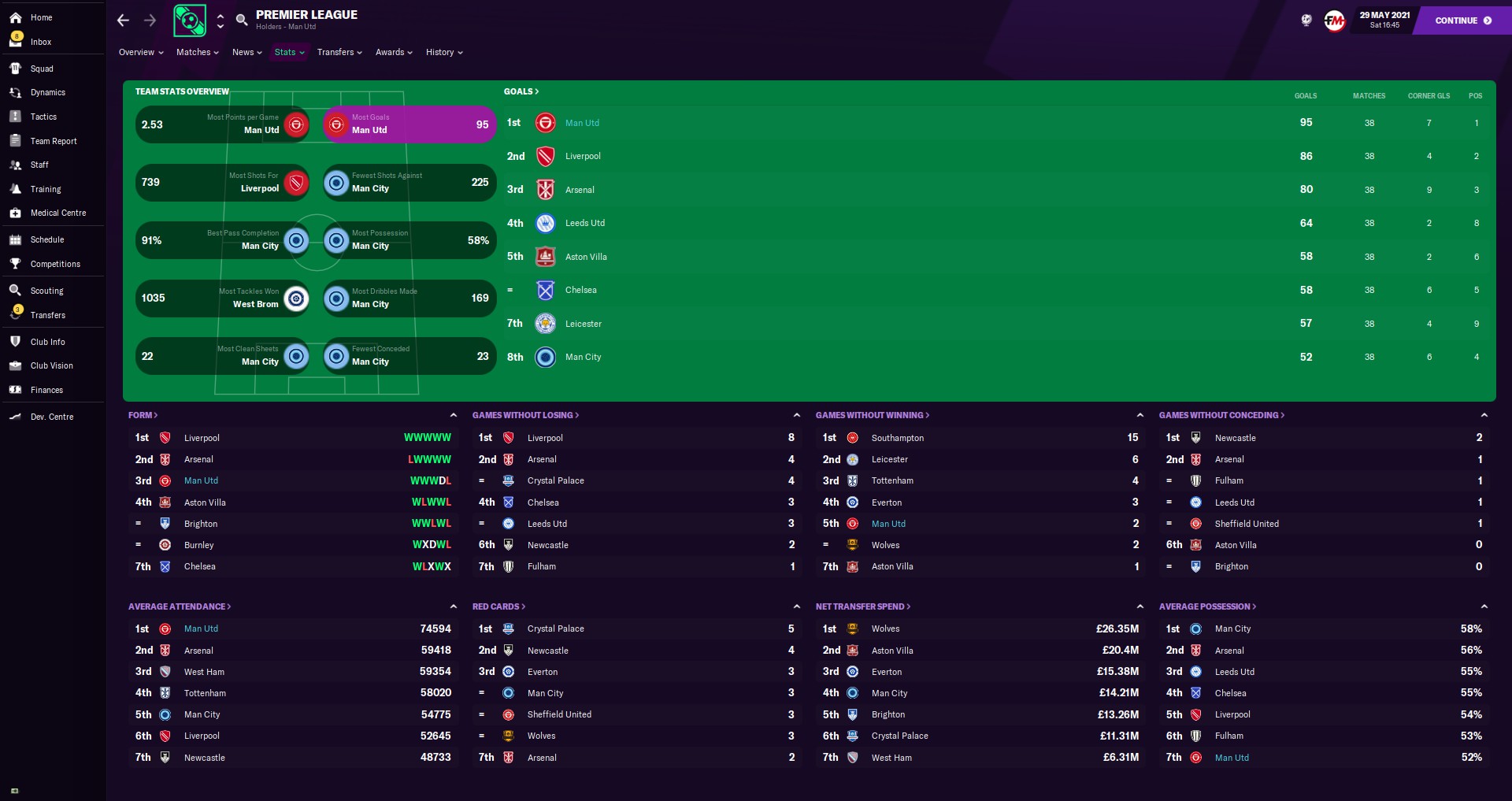Click the globe icon near the date
1512x801 pixels.
tap(1306, 20)
